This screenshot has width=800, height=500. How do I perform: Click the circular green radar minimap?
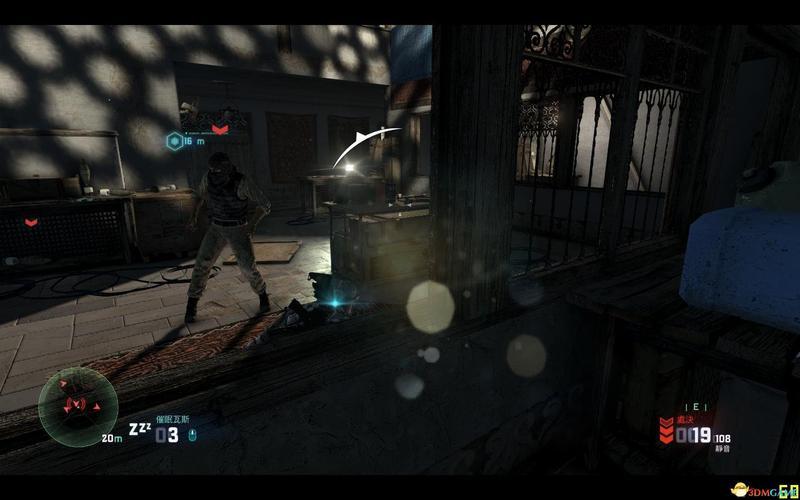[x=71, y=406]
